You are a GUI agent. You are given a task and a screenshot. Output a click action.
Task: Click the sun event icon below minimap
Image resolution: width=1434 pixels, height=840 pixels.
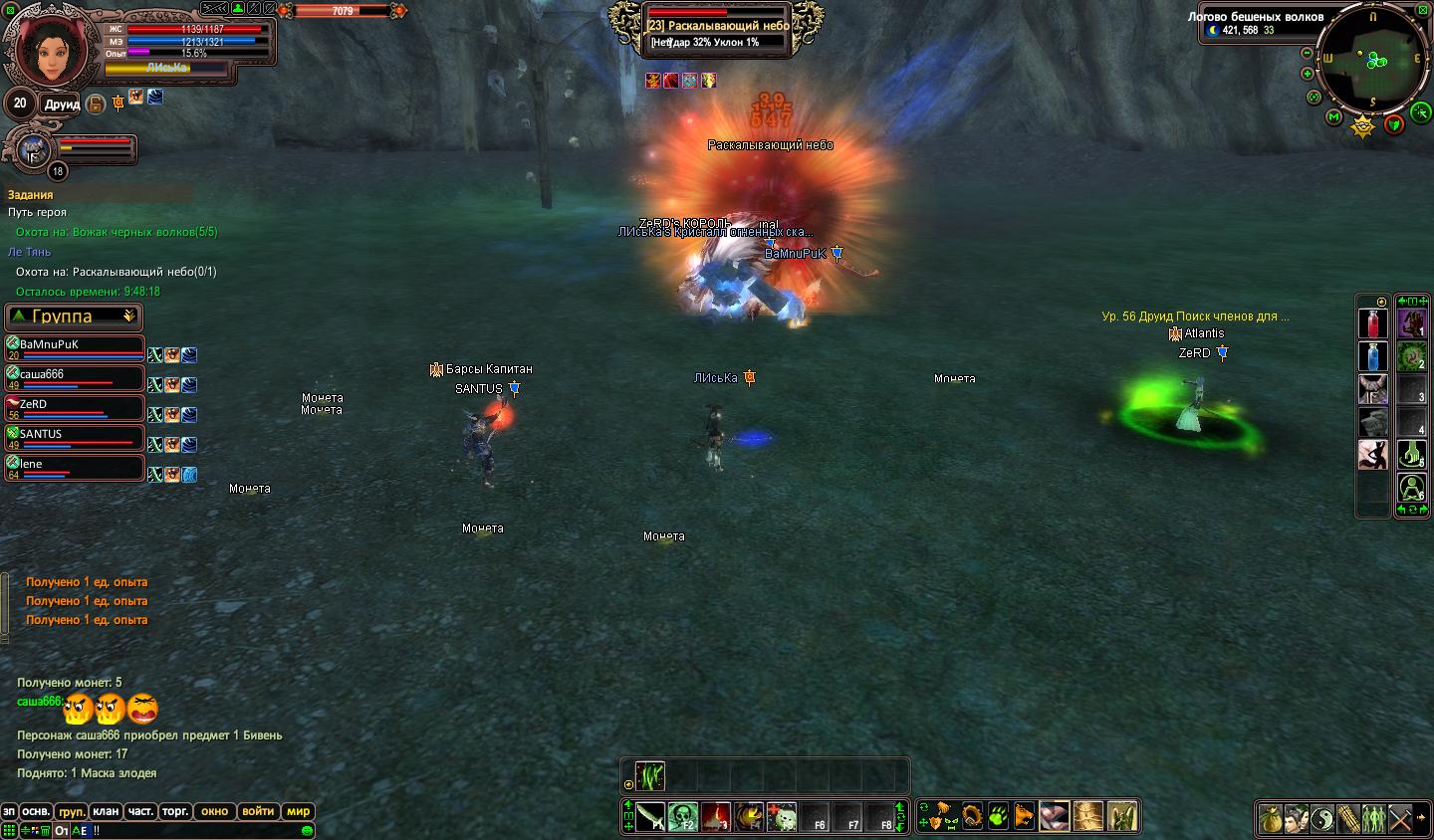tap(1363, 125)
